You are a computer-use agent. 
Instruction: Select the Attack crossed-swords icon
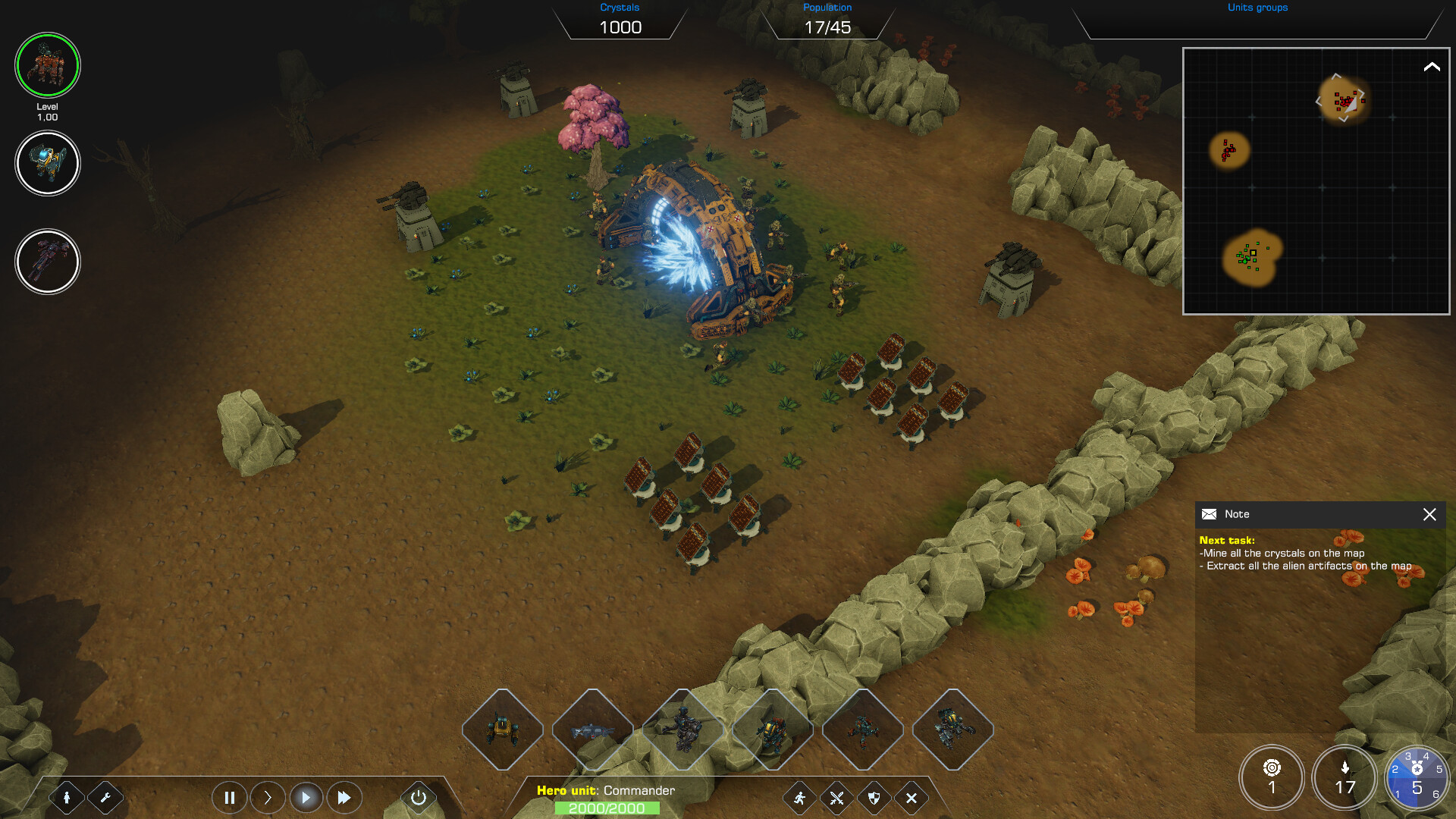836,799
